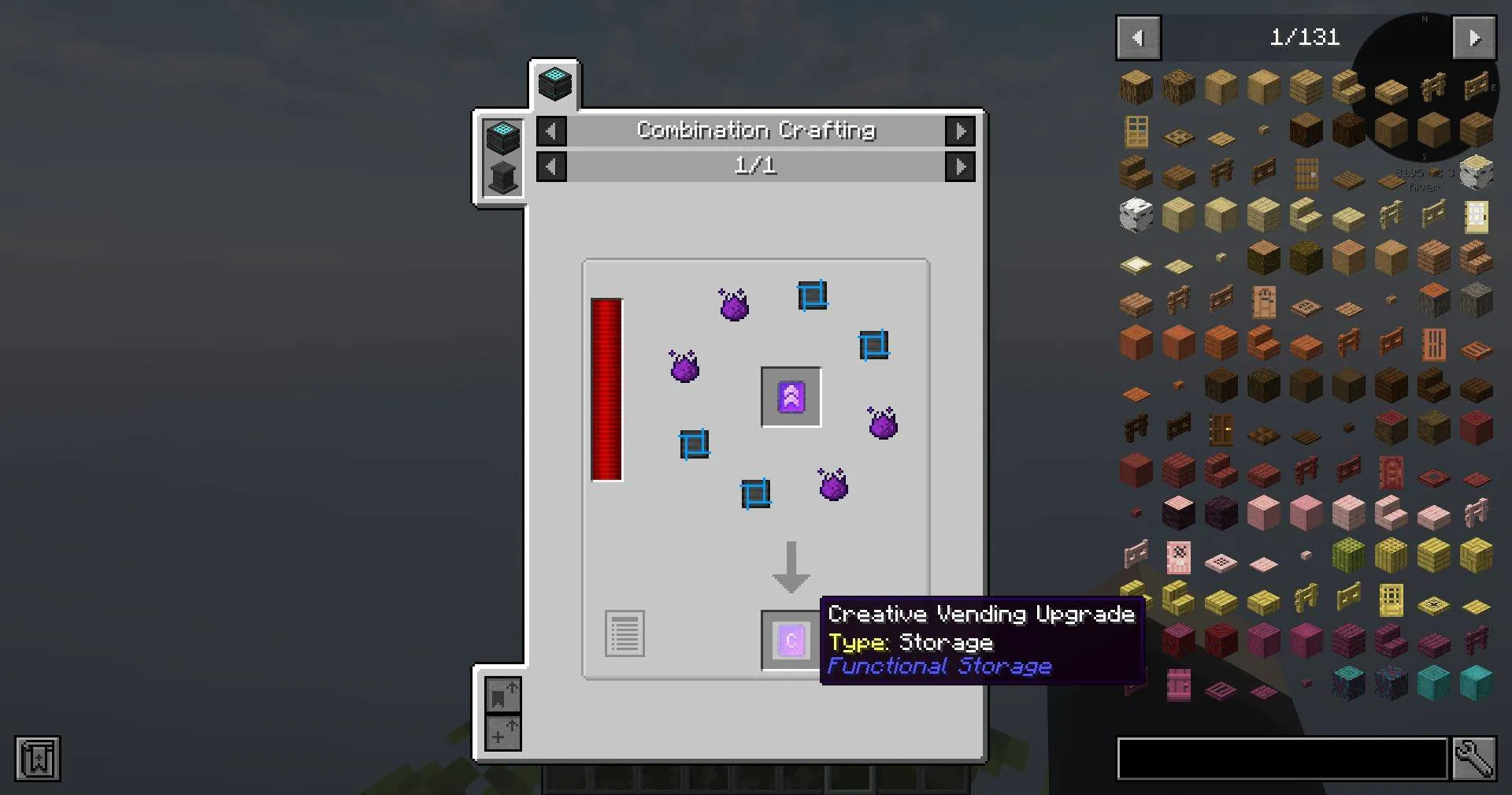Click the Combination Crafting title bar
This screenshot has width=1512, height=795.
tap(755, 131)
